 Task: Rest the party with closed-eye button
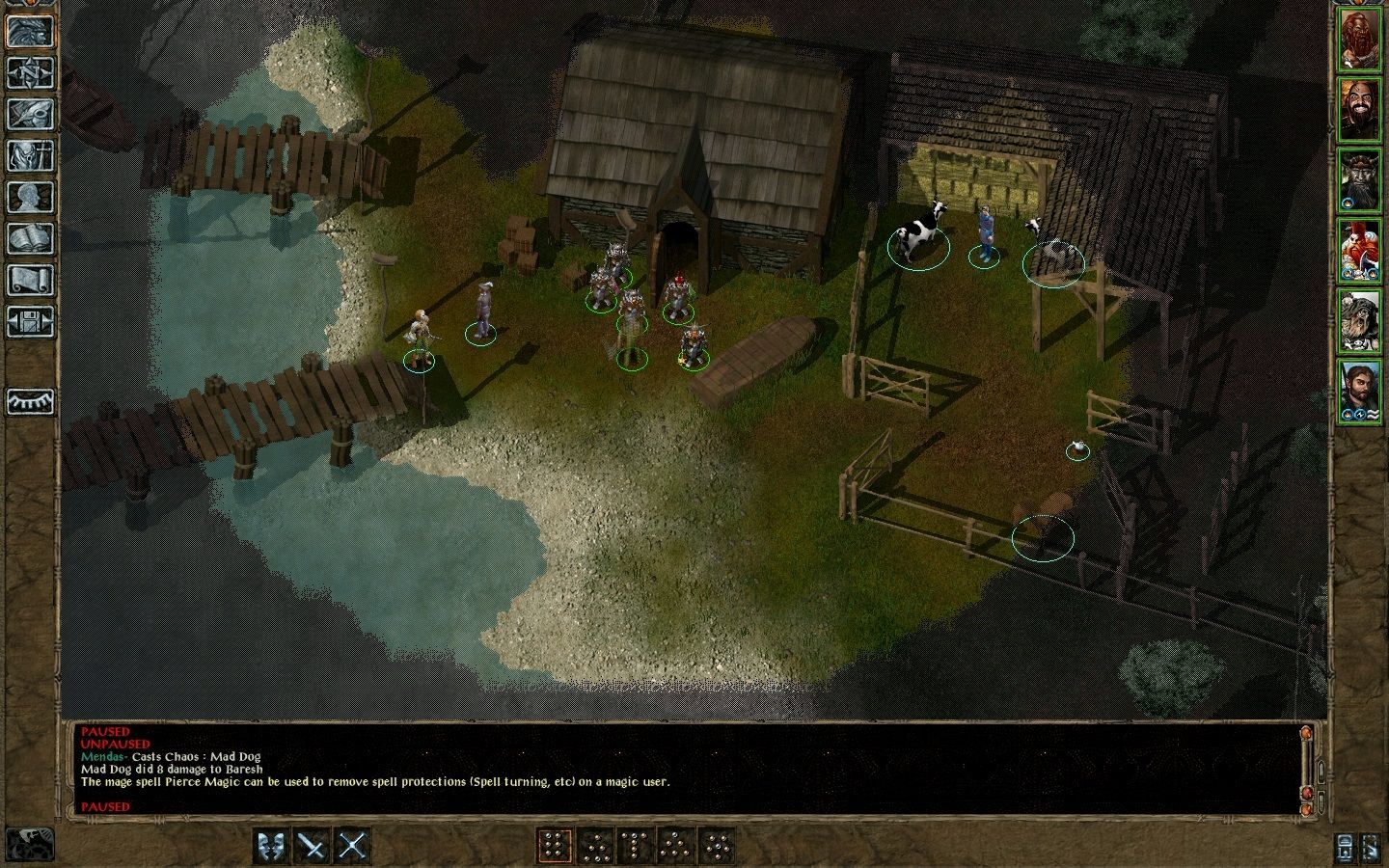[x=30, y=400]
